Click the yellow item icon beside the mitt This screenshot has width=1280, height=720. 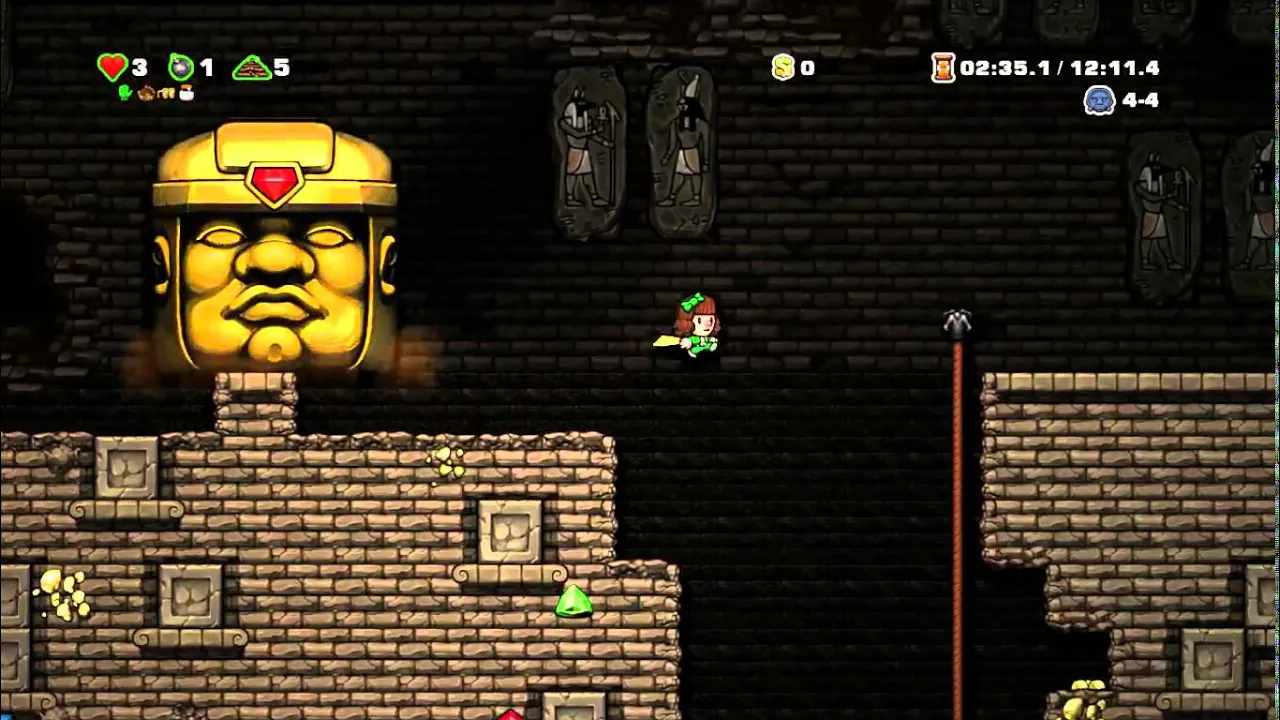pos(166,93)
